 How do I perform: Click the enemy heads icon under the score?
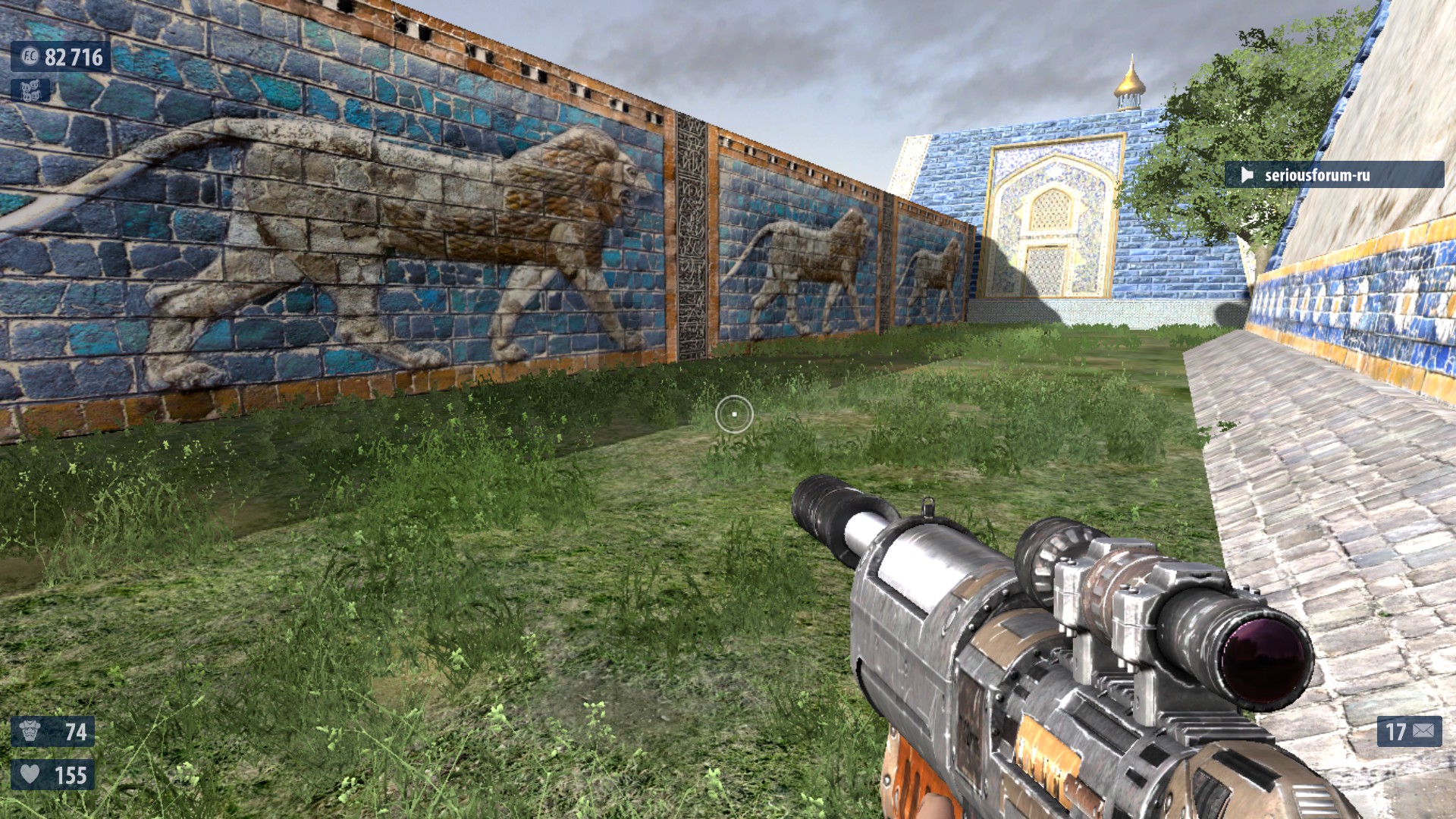click(30, 91)
